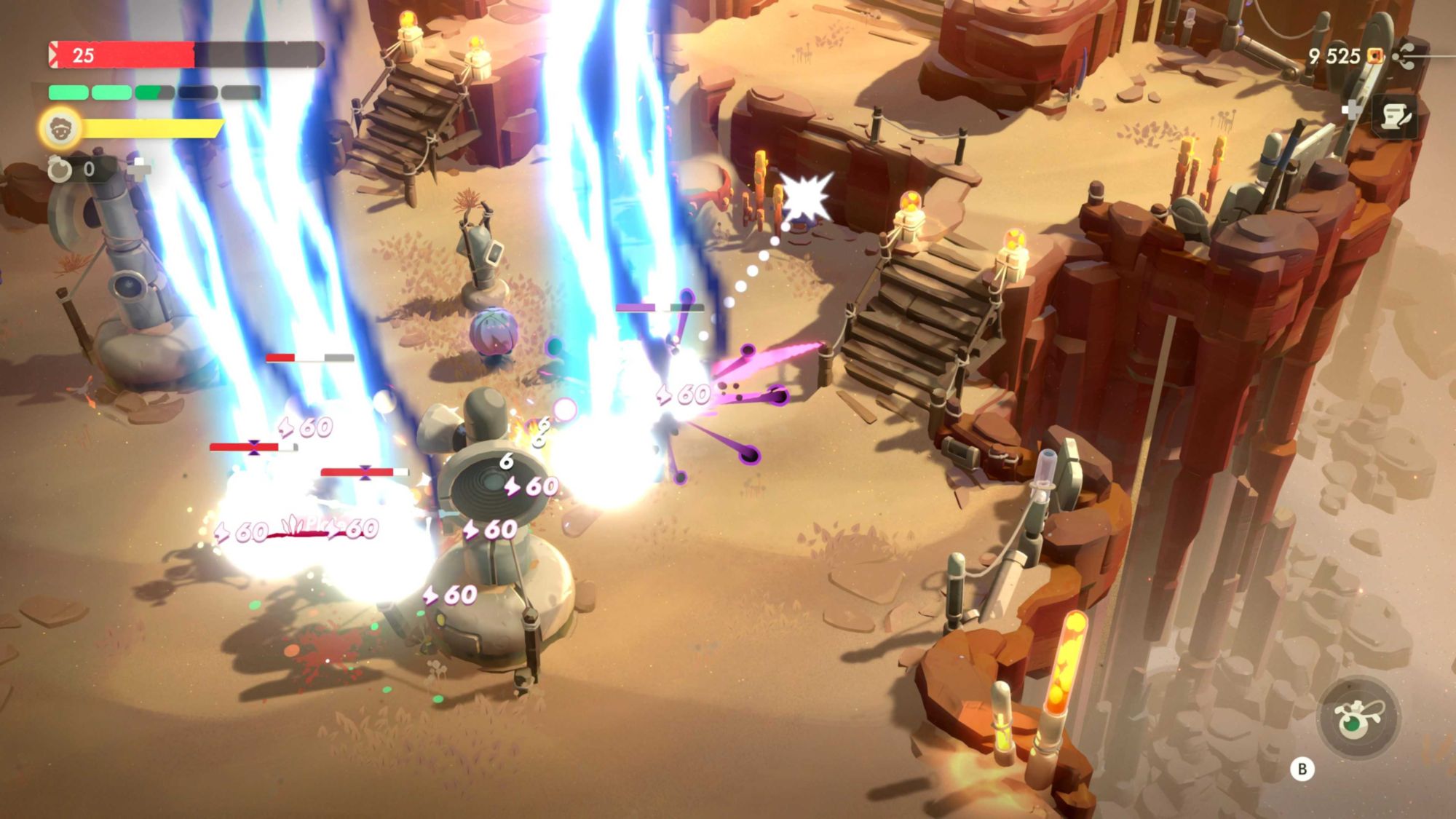Use the green potion flask ability
This screenshot has height=819, width=1456.
pos(1357,719)
